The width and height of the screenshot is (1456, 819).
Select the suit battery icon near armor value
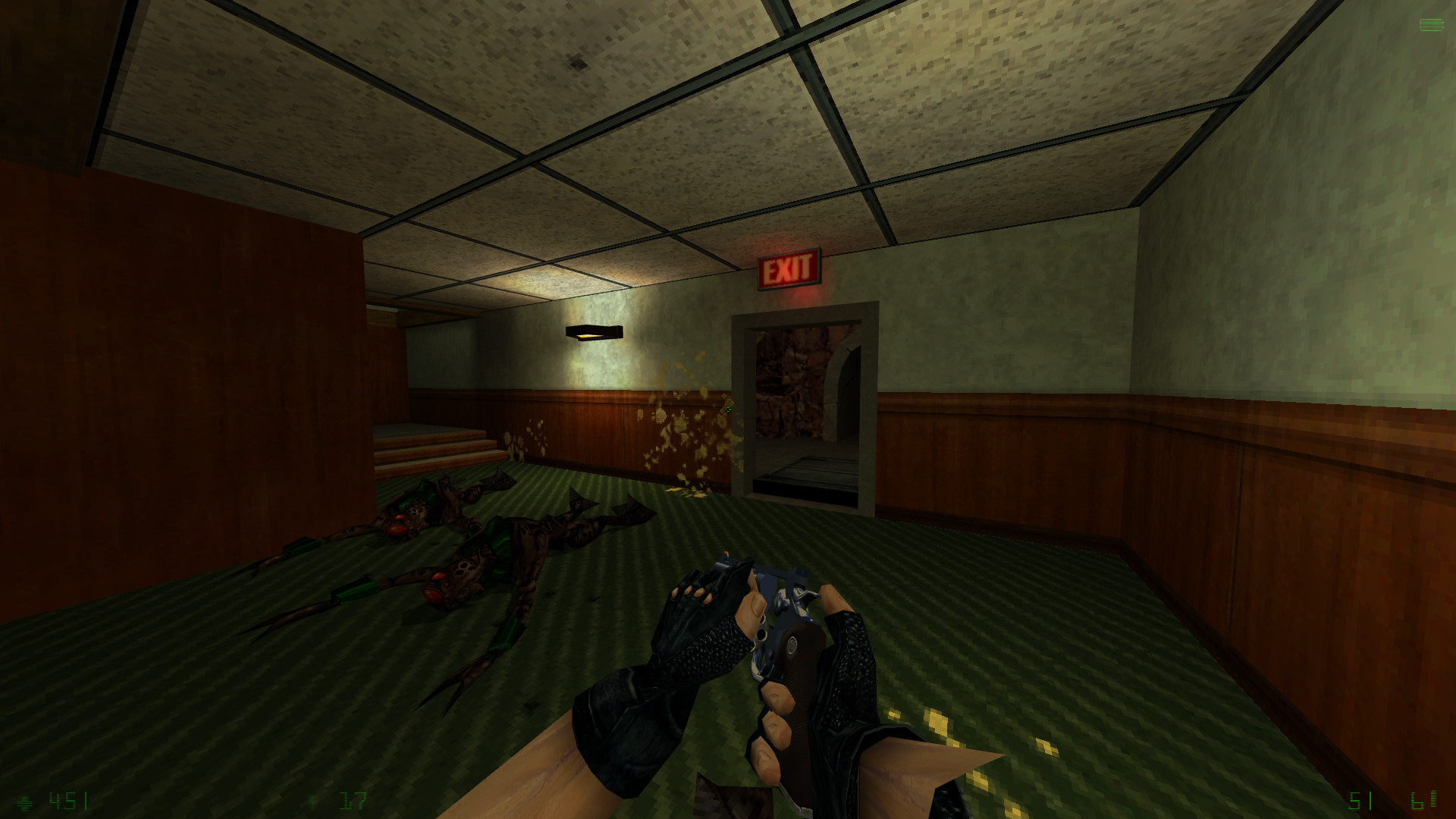312,802
